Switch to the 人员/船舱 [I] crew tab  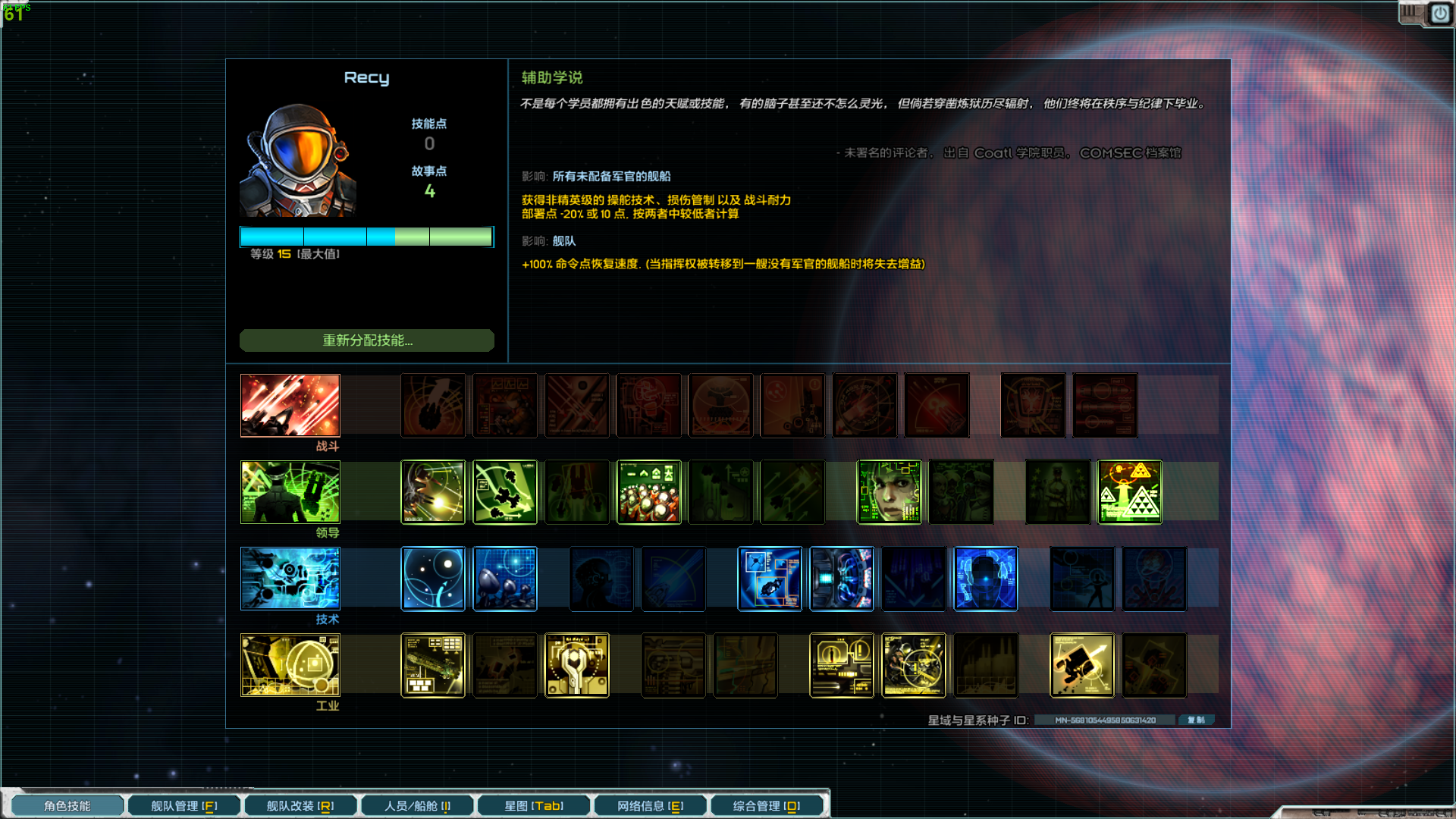pos(416,805)
